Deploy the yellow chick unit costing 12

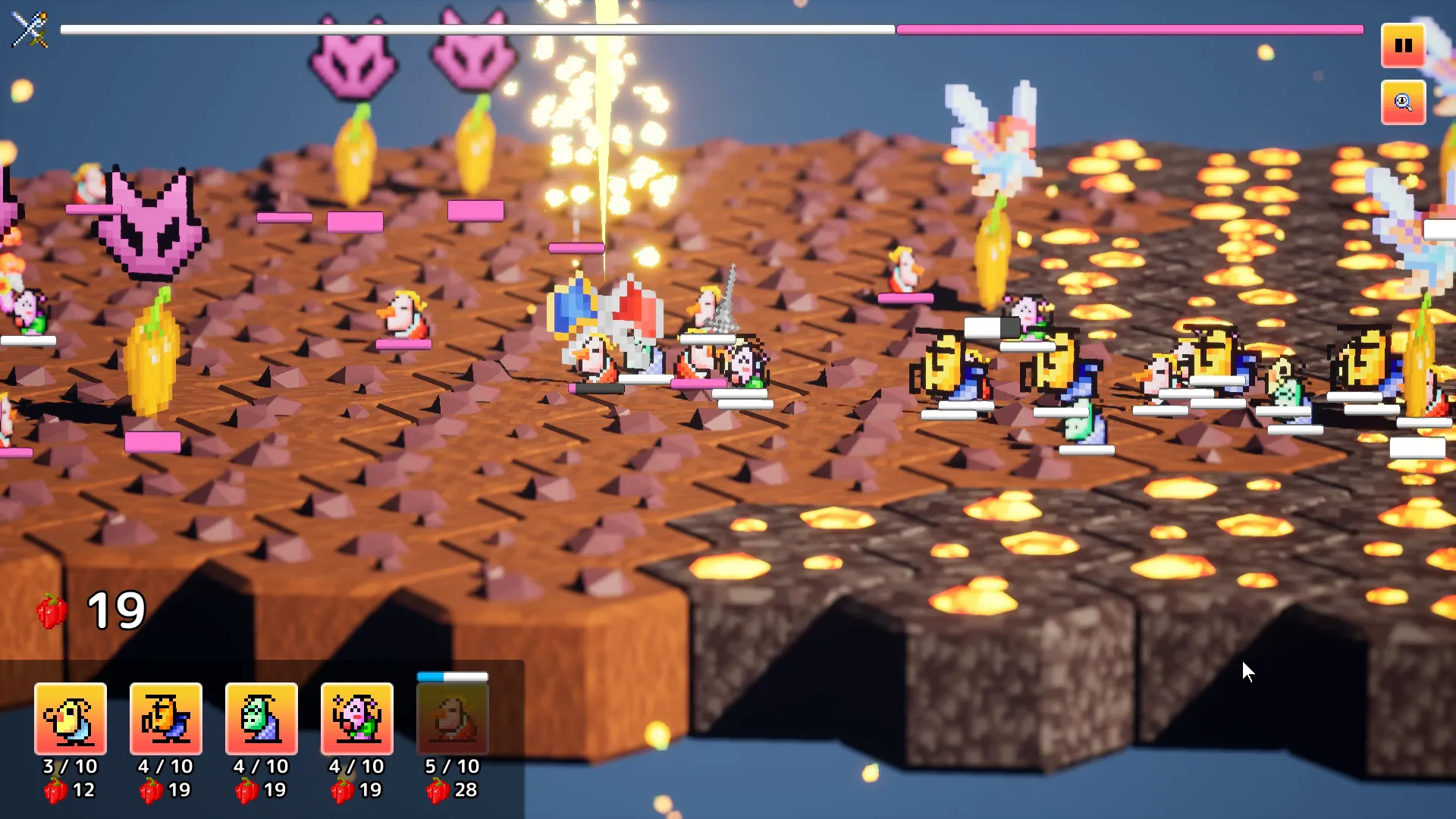[71, 719]
